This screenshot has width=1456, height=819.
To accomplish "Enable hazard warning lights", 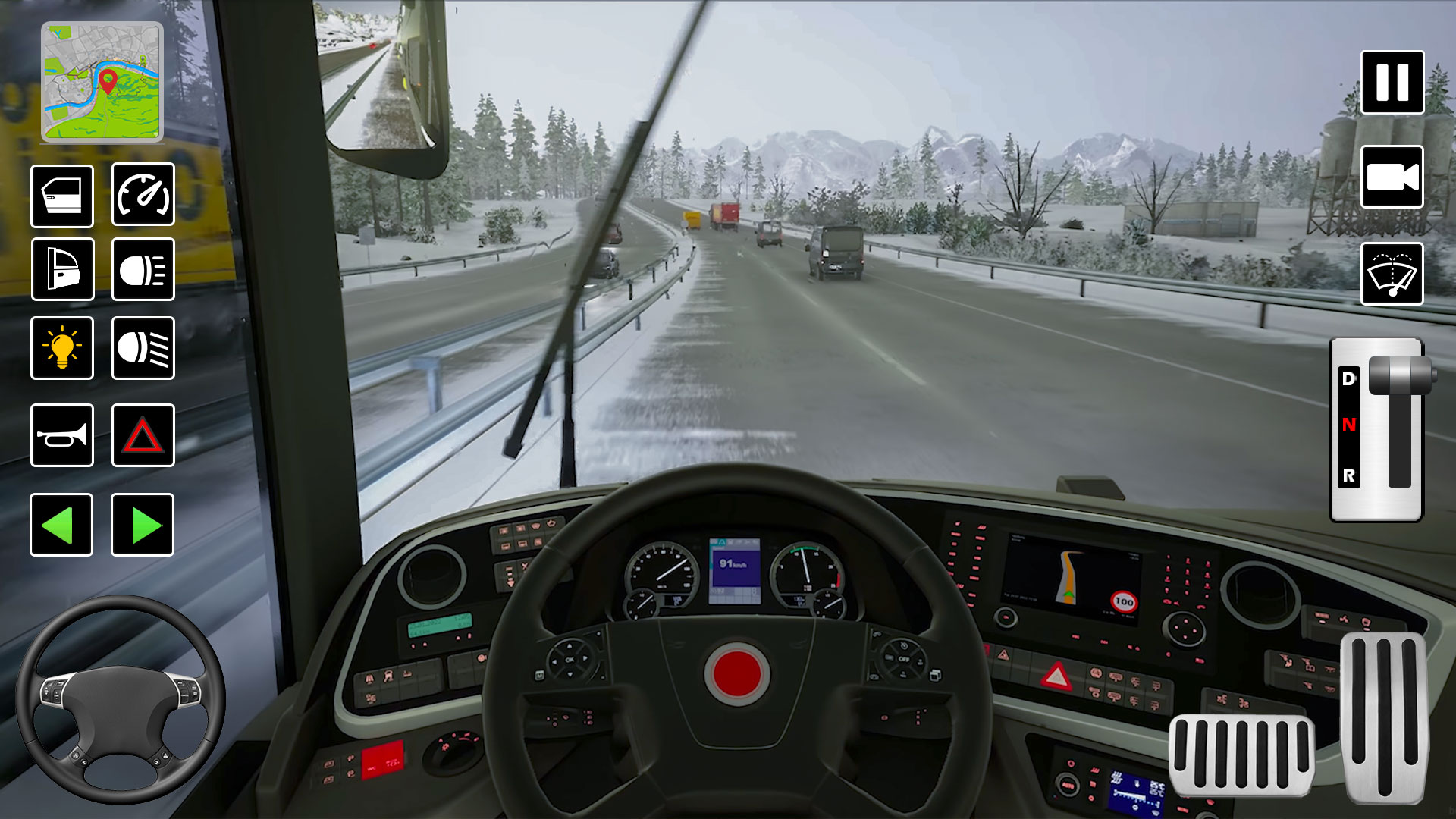I will point(143,436).
